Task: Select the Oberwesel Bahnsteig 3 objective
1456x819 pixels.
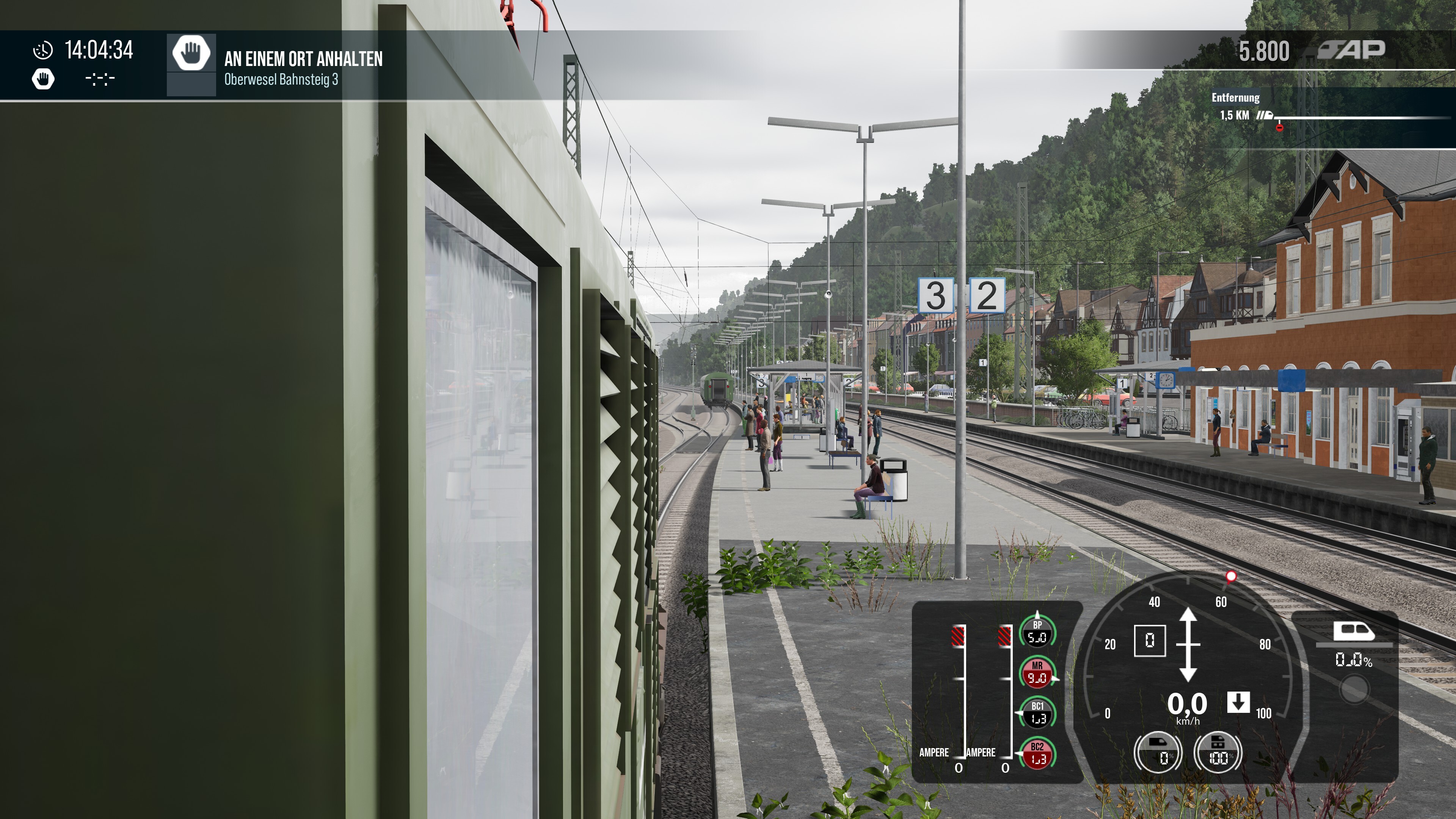Action: tap(281, 79)
